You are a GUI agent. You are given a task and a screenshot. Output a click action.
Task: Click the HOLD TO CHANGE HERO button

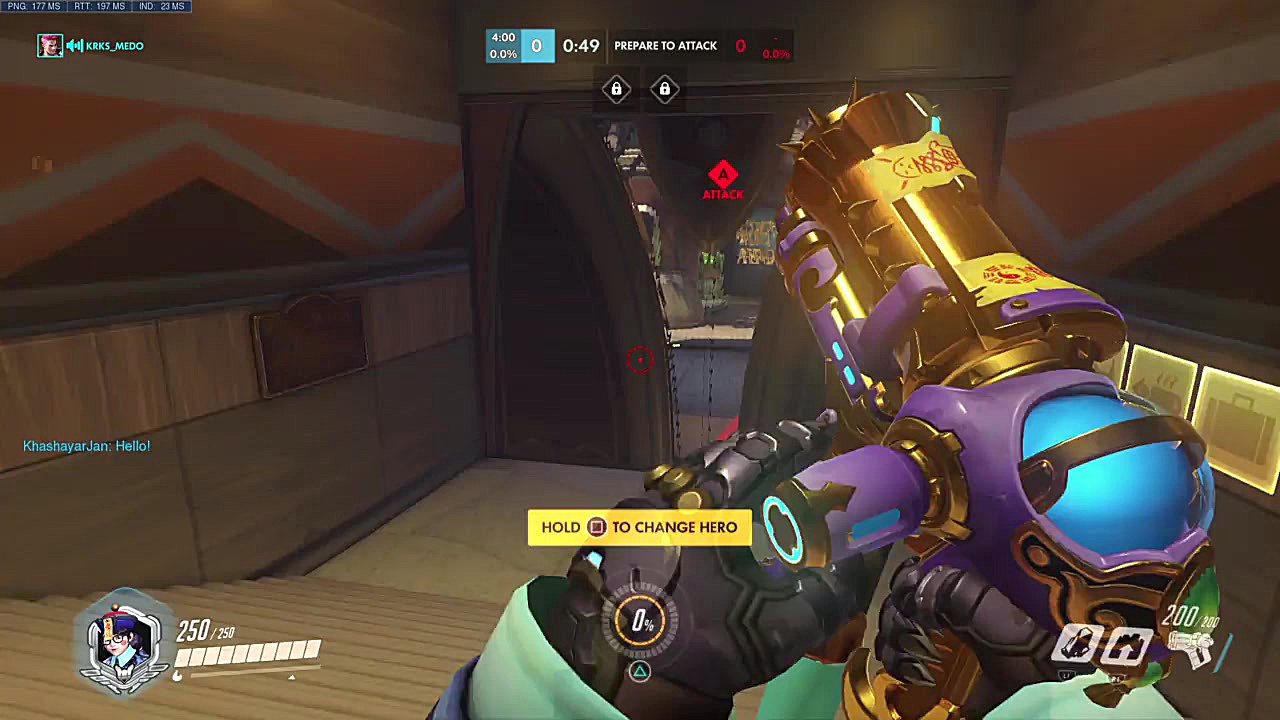coord(640,527)
